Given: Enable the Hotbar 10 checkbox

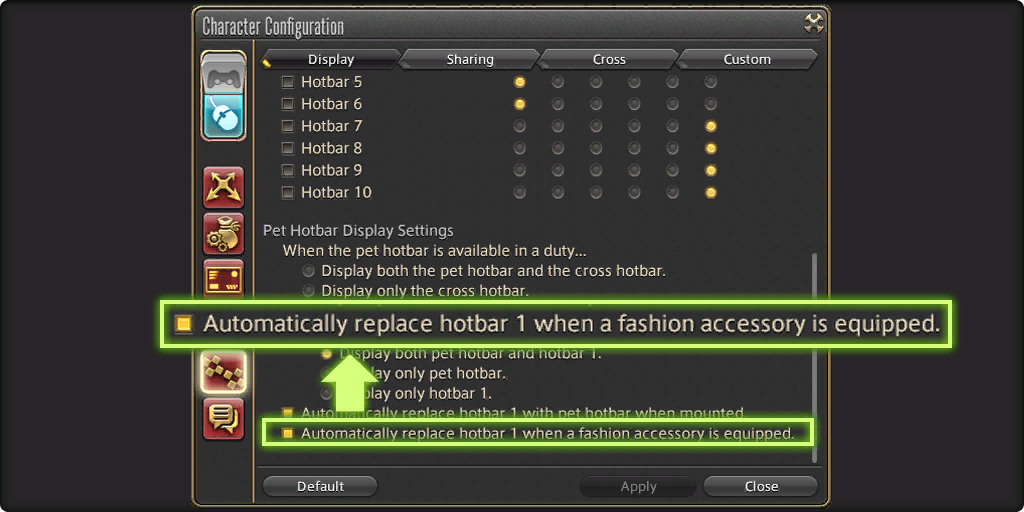Looking at the screenshot, I should (288, 192).
